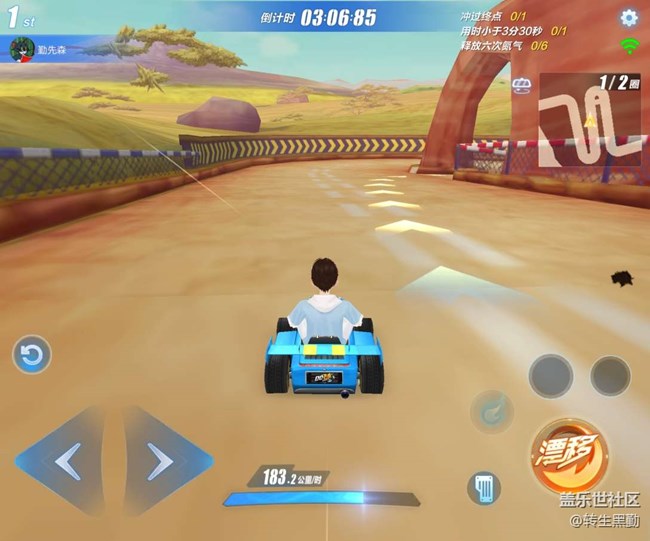The width and height of the screenshot is (650, 541).
Task: Activate the blue nitro boost button
Action: (491, 410)
